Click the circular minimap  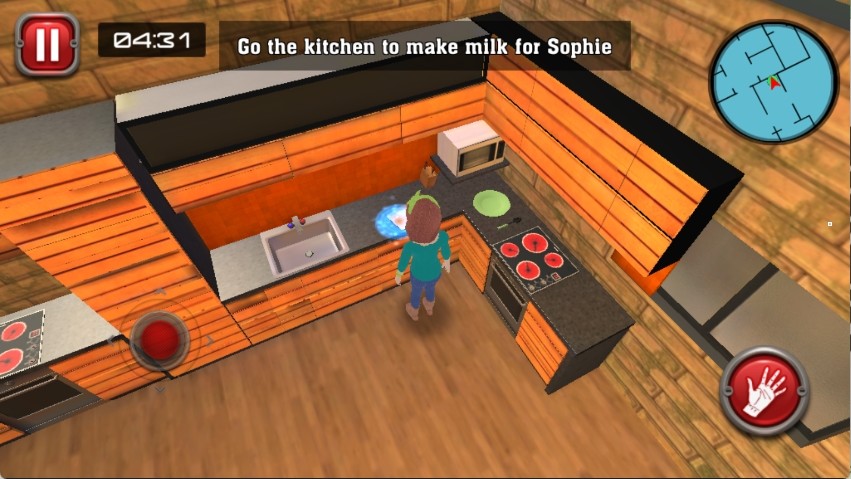[773, 81]
